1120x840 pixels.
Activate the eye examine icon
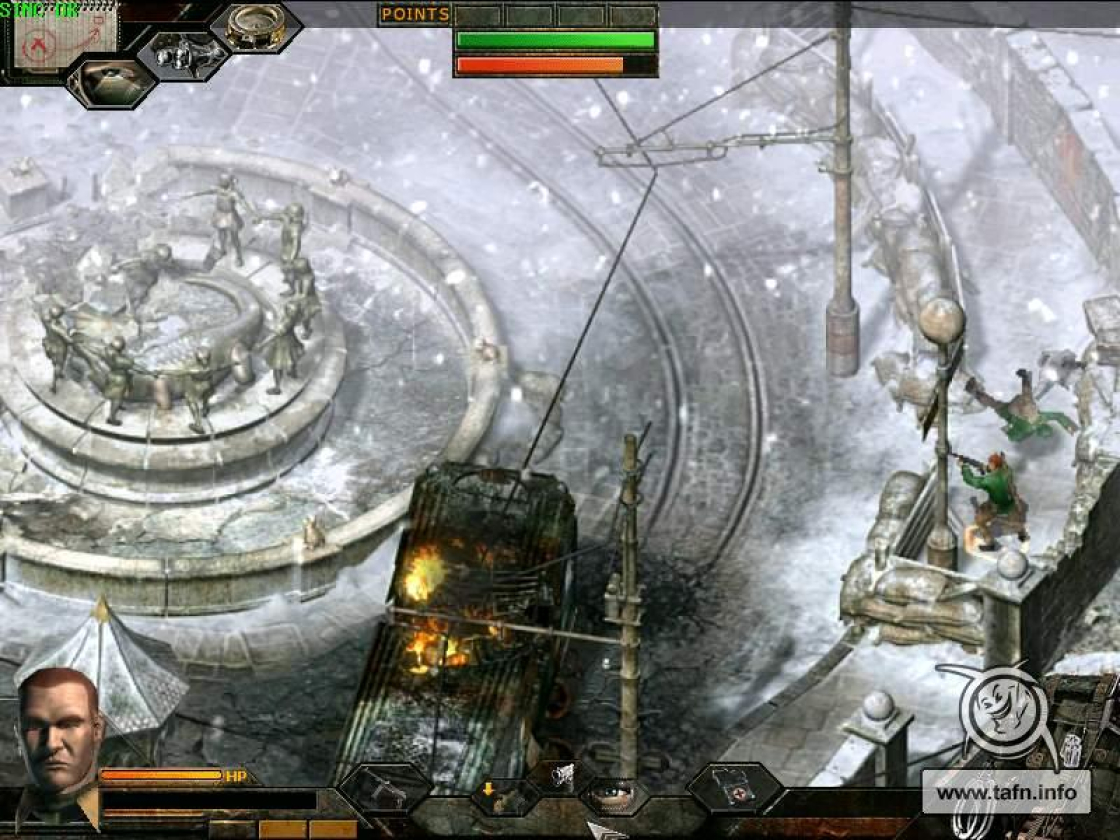[x=614, y=796]
